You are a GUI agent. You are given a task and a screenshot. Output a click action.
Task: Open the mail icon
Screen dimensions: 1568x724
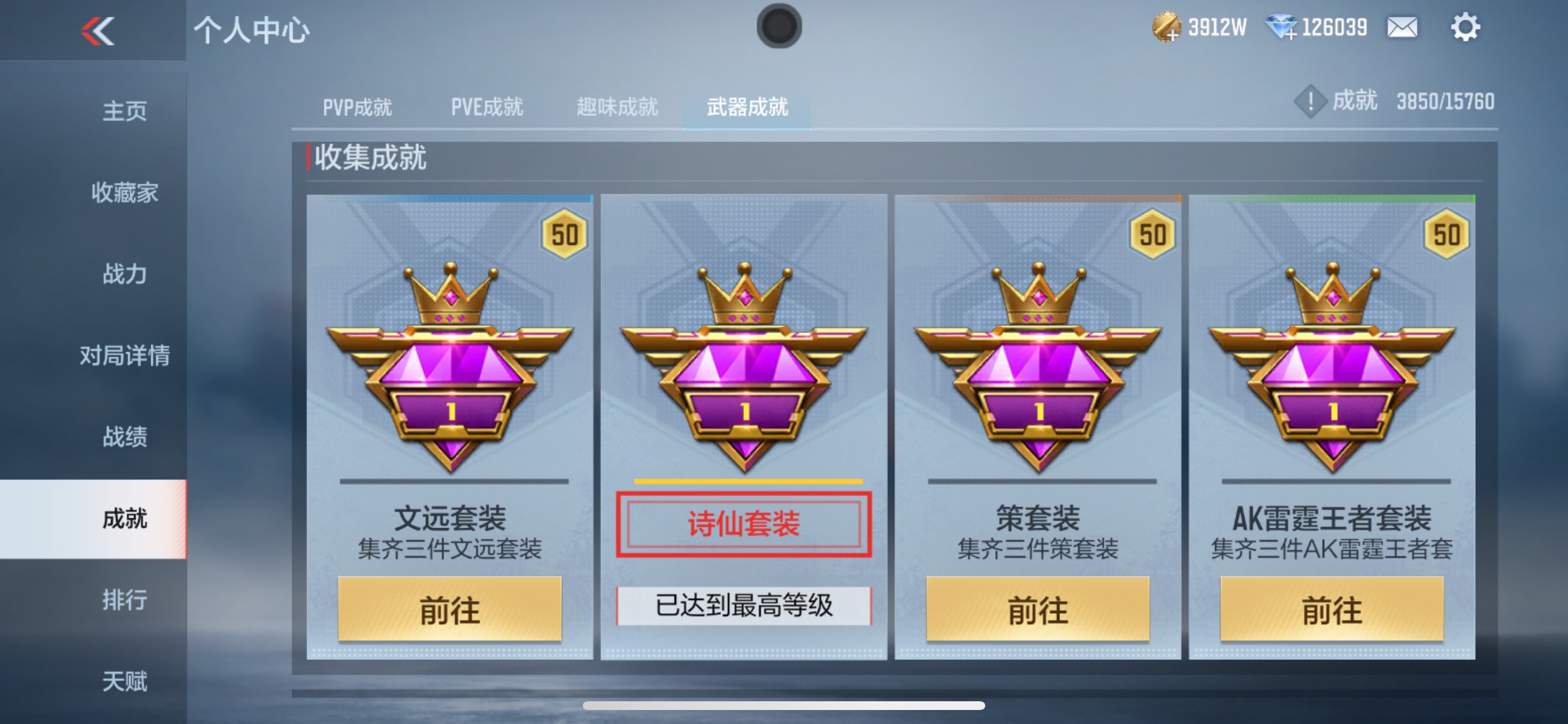coord(1402,27)
